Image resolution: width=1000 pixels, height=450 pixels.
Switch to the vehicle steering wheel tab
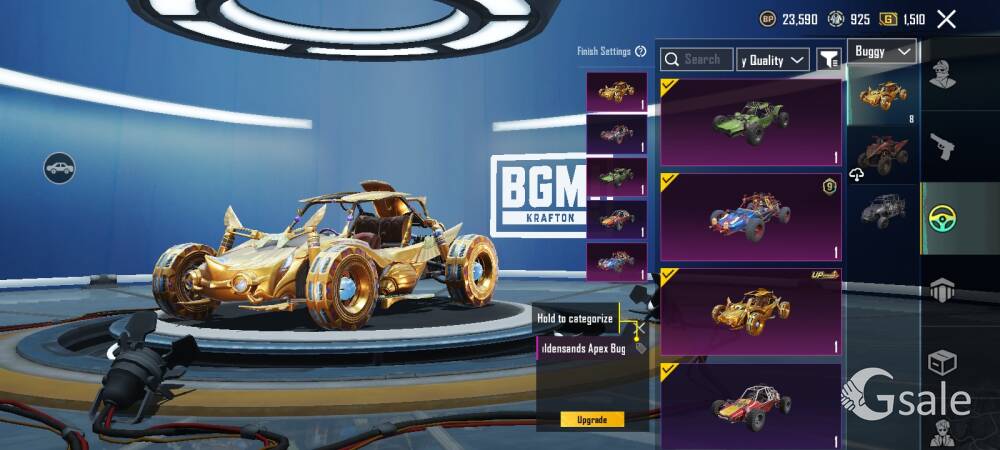coord(941,218)
